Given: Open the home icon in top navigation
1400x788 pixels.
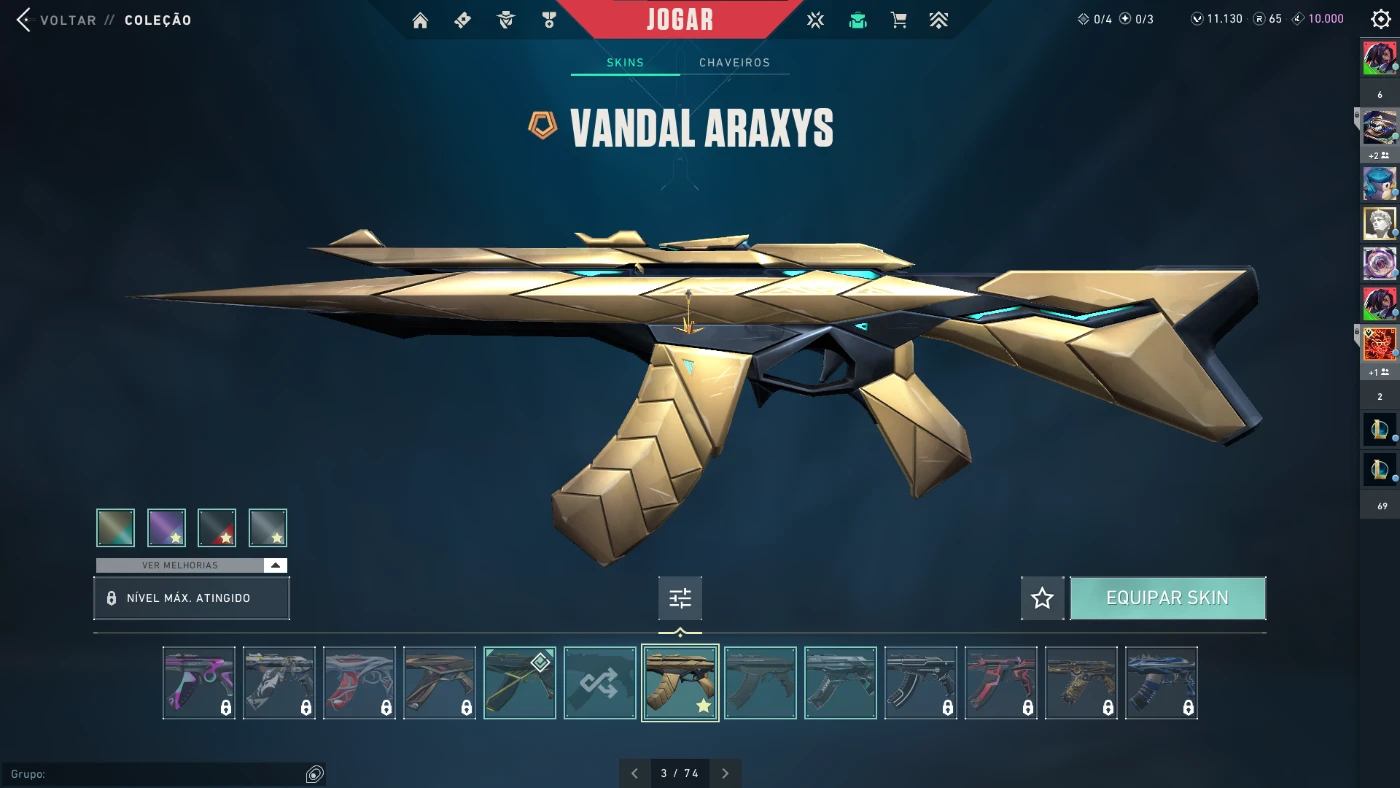Looking at the screenshot, I should tap(420, 20).
